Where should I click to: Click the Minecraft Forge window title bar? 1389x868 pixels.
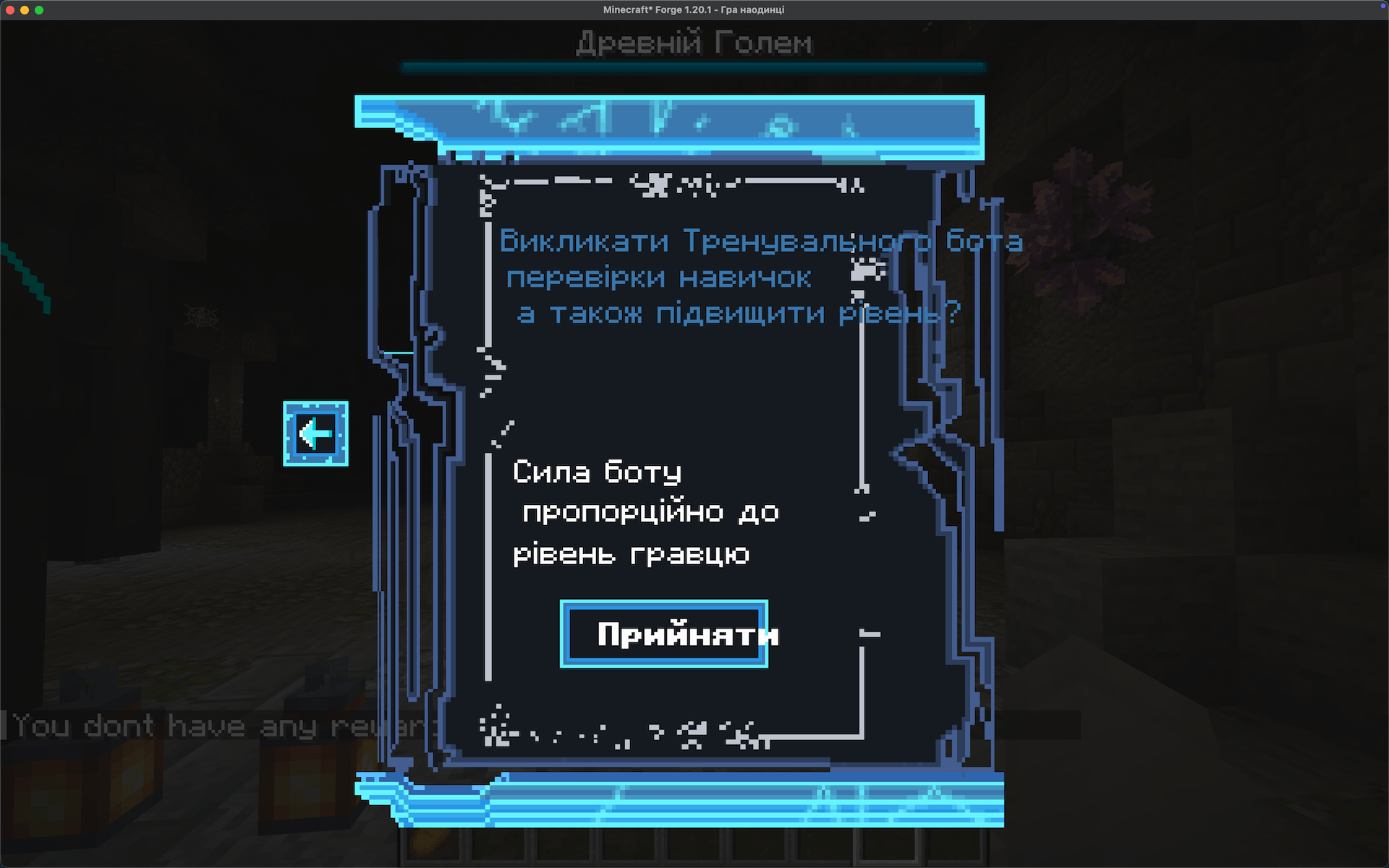693,10
